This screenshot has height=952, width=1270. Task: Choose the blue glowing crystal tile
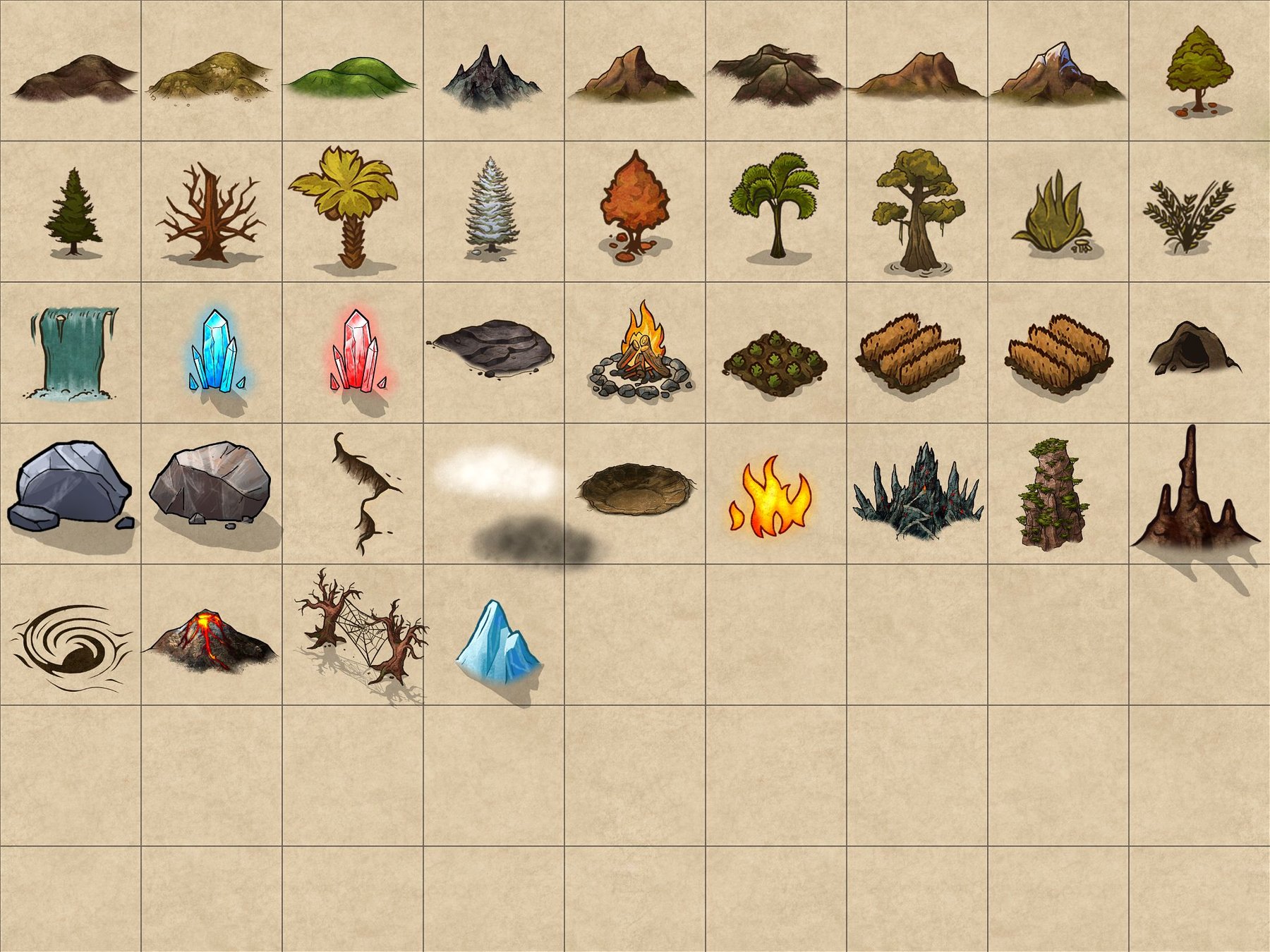214,351
